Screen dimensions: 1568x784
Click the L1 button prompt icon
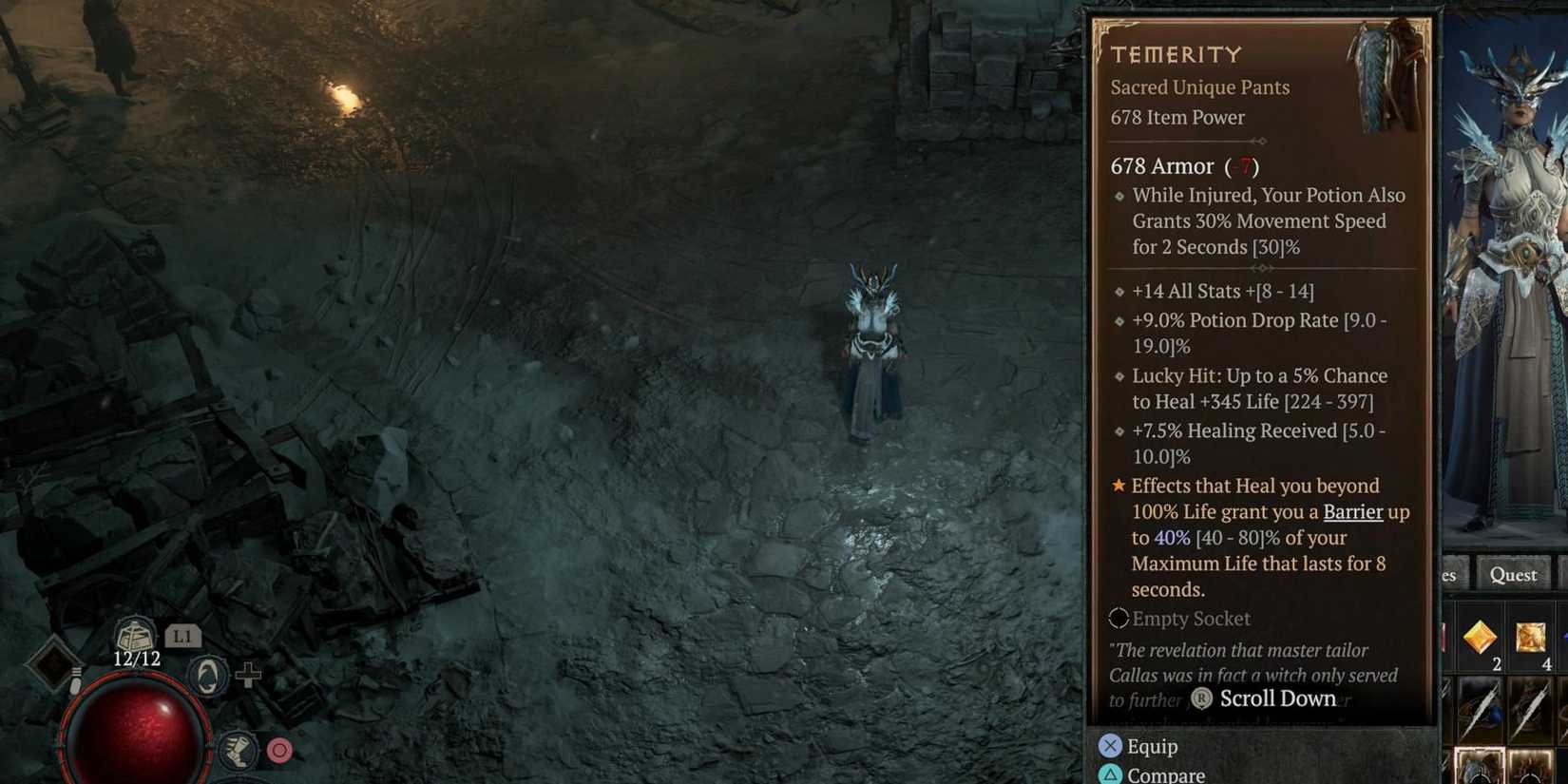tap(183, 637)
